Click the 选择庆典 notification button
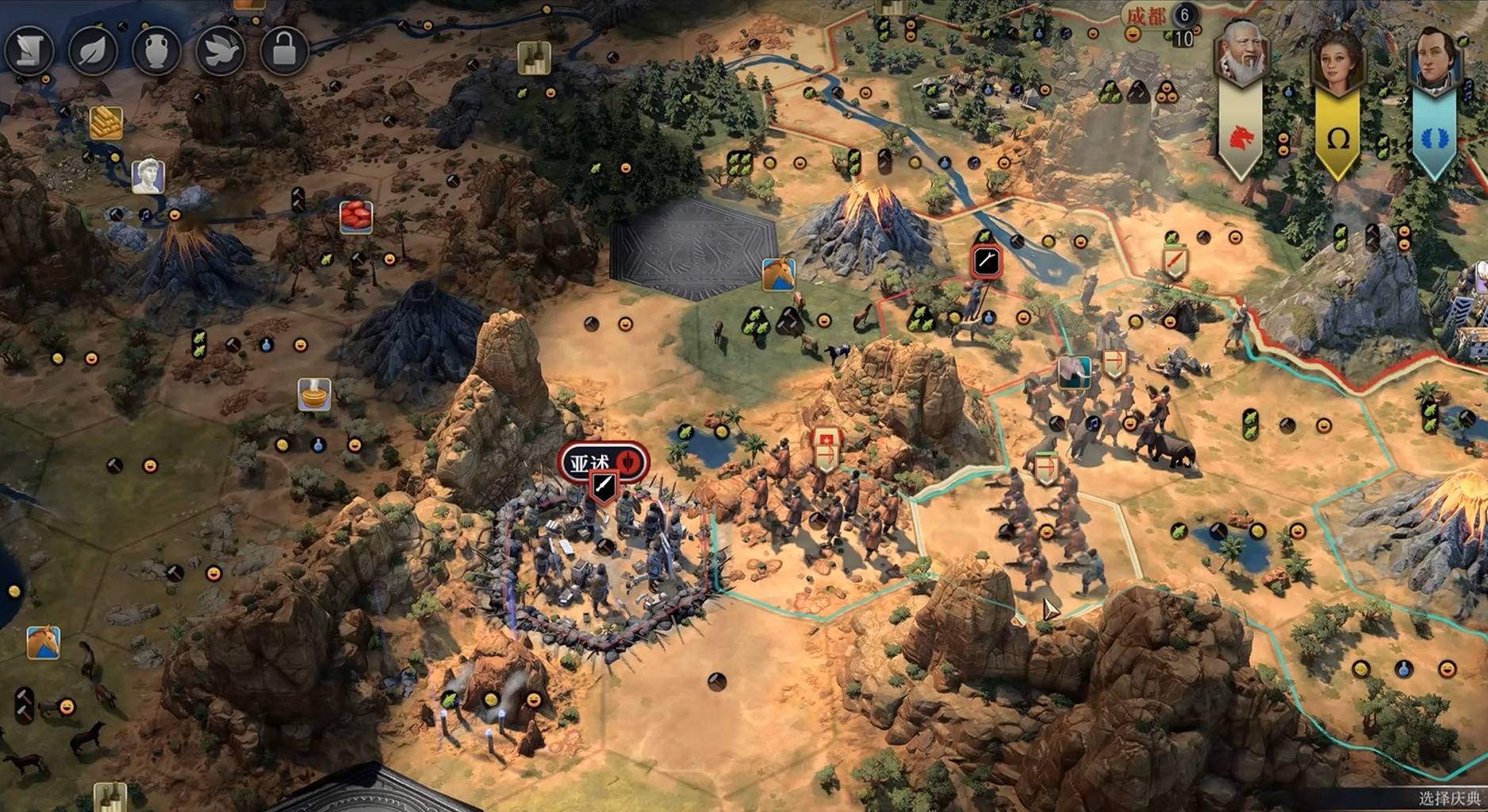Viewport: 1488px width, 812px height. (1448, 799)
